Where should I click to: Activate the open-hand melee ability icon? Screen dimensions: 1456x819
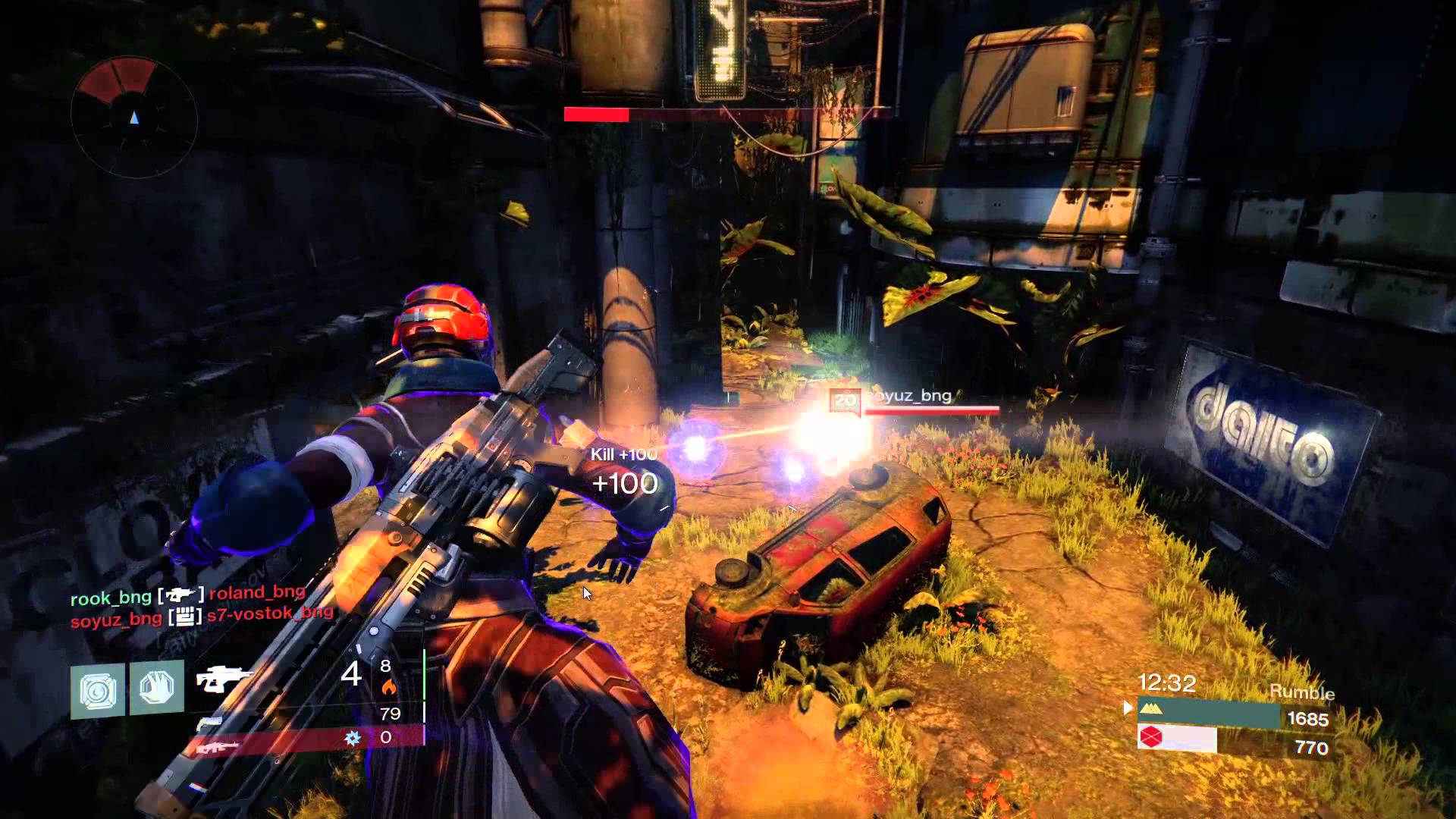pyautogui.click(x=157, y=688)
